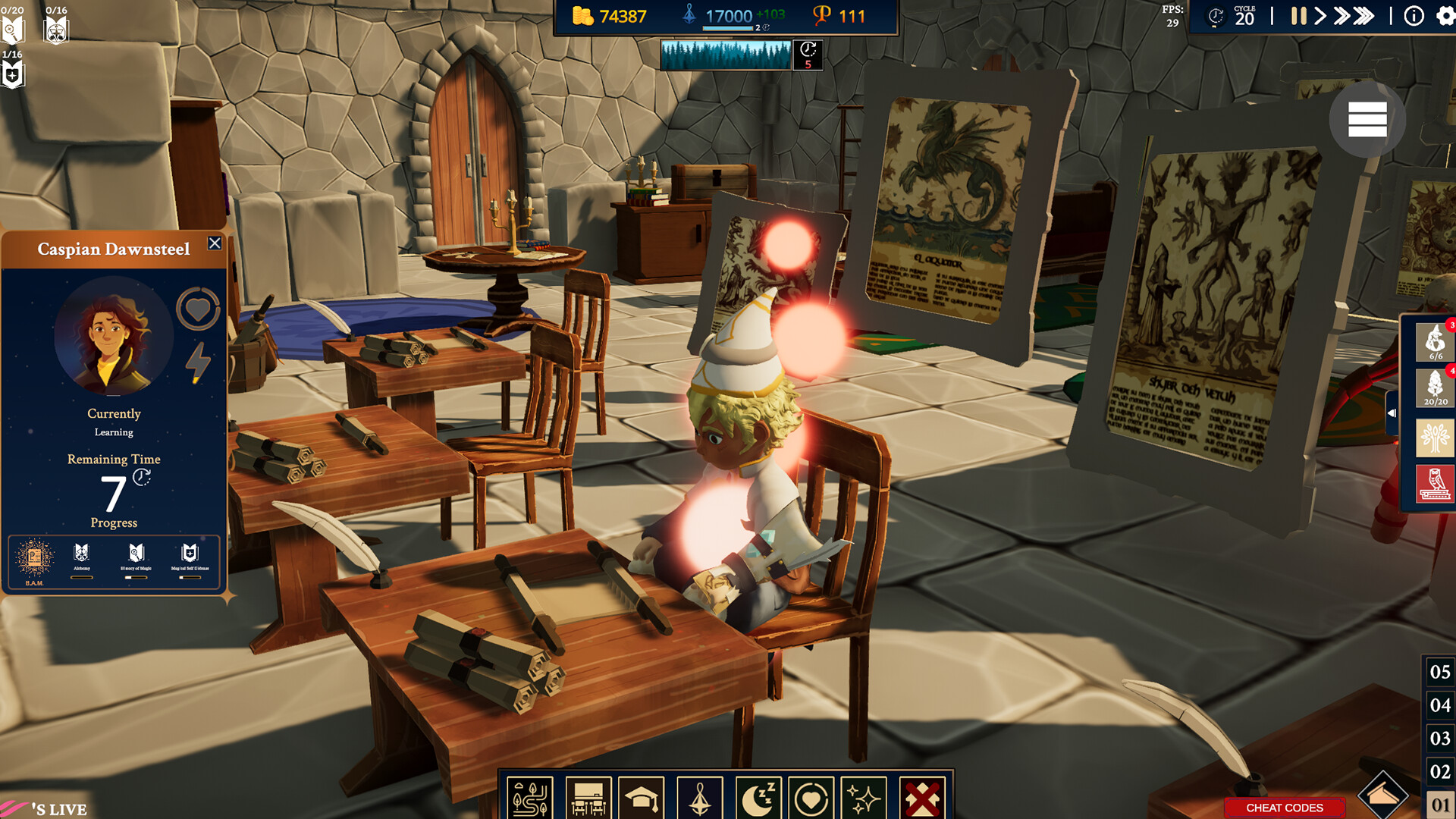Close the Caspian Dawnsteel panel
The image size is (1456, 819).
click(x=215, y=243)
